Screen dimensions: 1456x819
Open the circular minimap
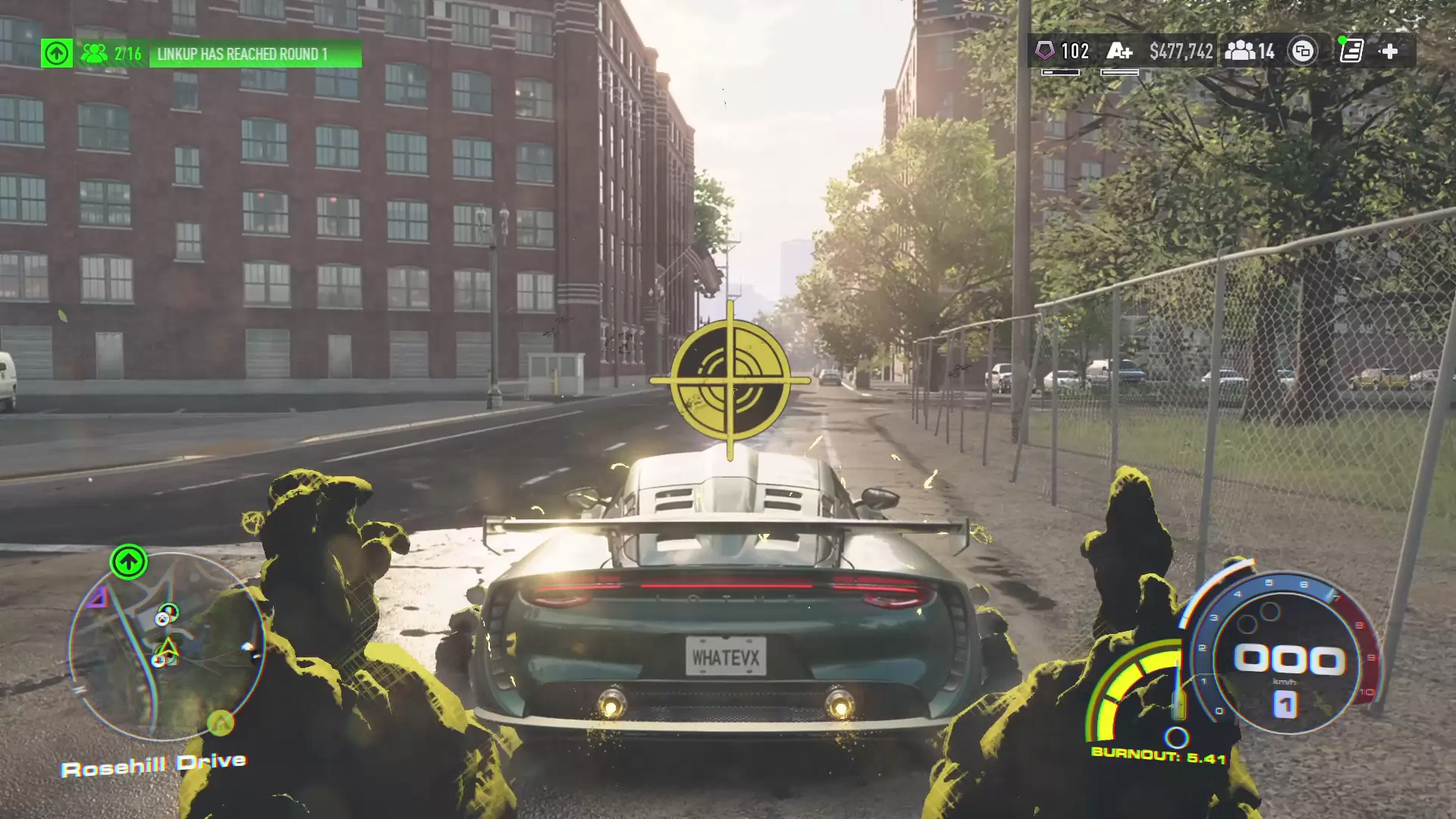pos(167,645)
